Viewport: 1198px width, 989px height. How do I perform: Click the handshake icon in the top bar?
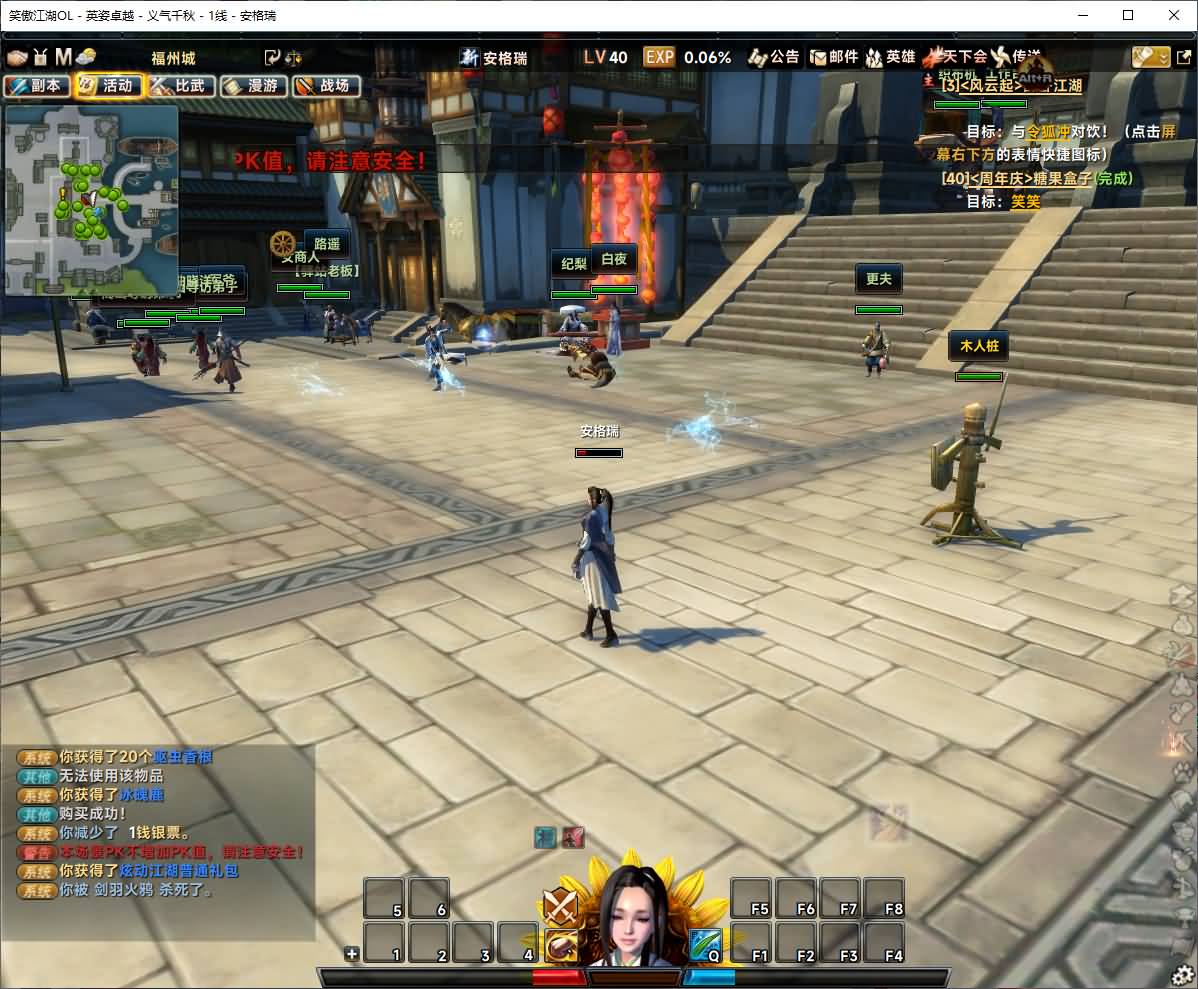tap(16, 57)
